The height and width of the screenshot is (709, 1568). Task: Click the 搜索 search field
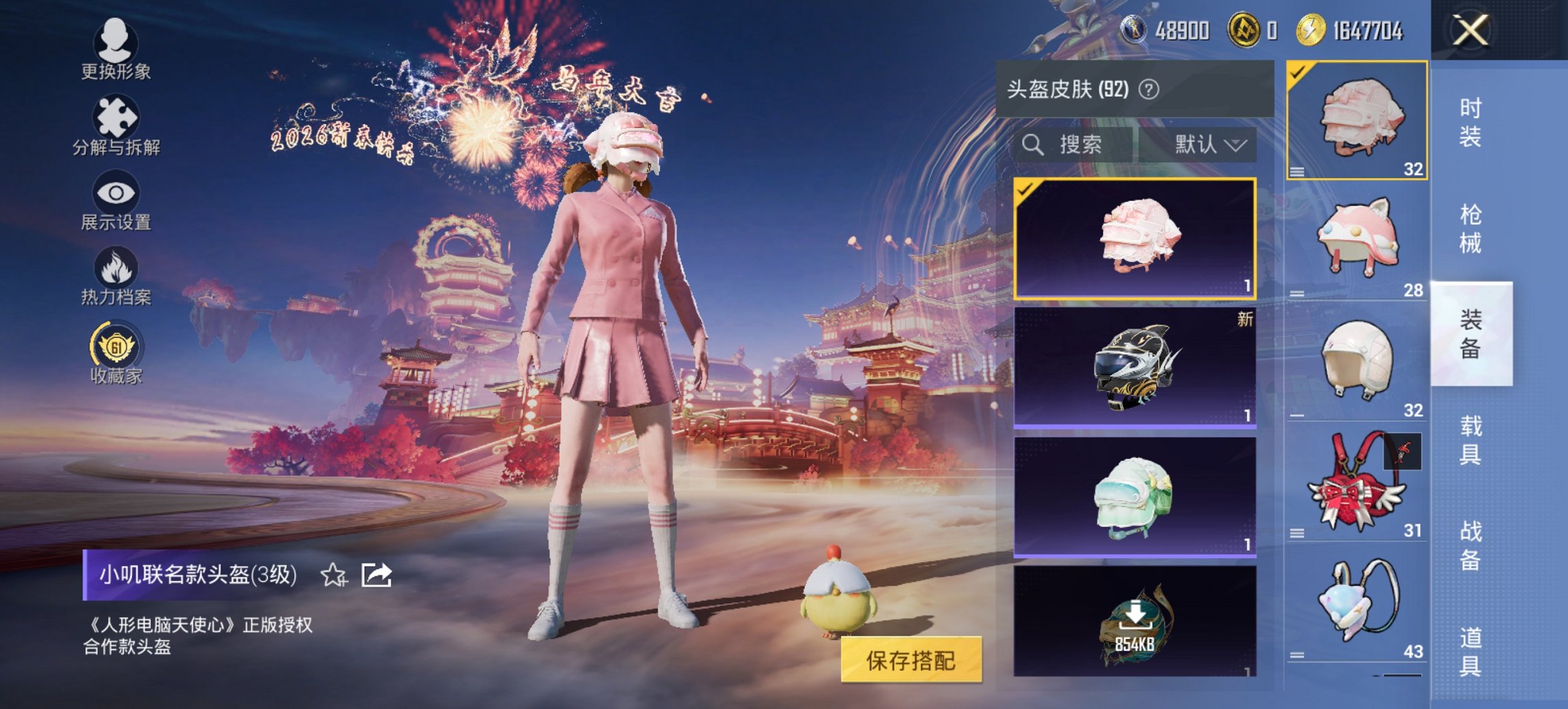click(x=1073, y=145)
